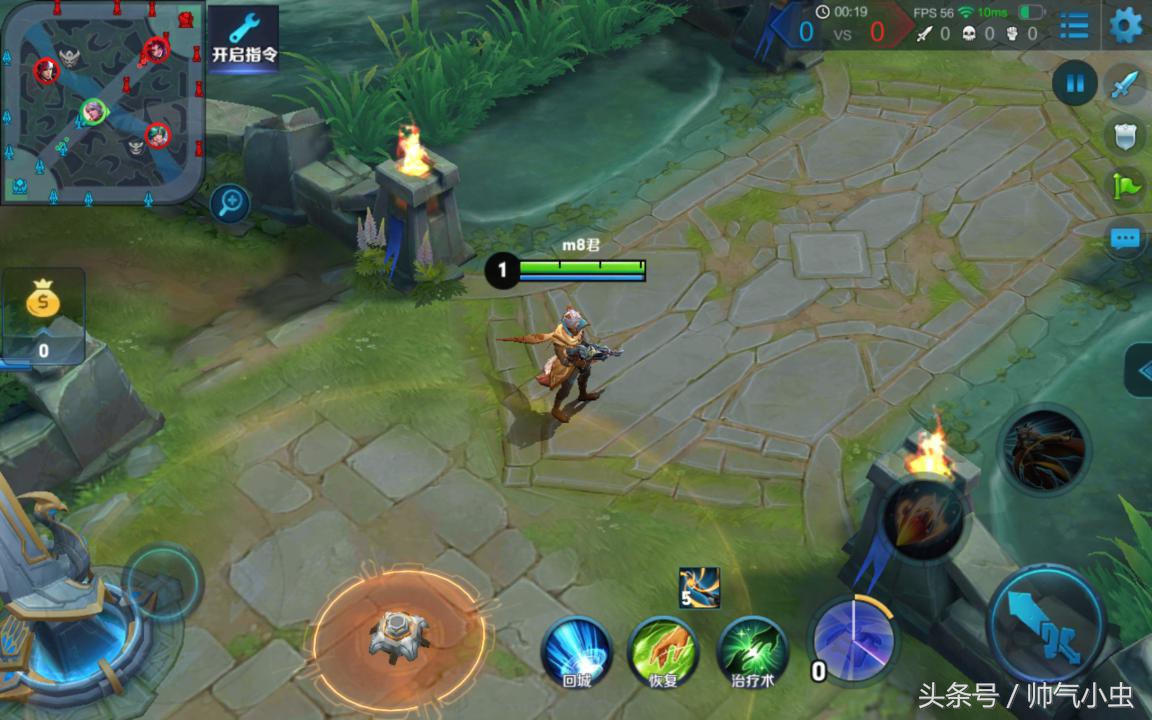
Task: Click the 开启指令 wrench button
Action: (x=244, y=39)
